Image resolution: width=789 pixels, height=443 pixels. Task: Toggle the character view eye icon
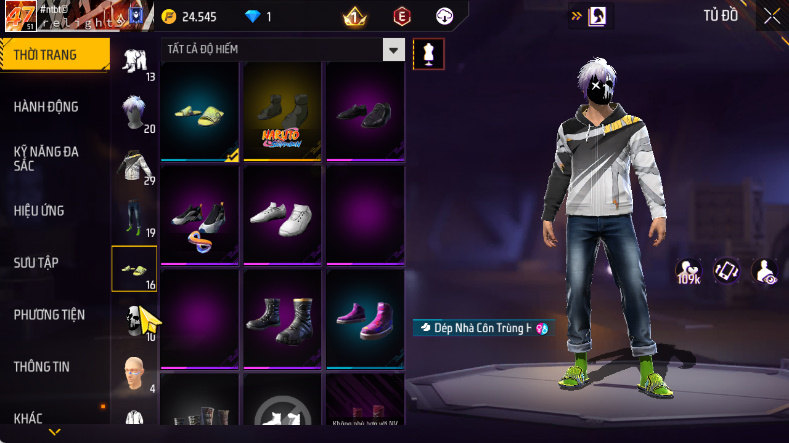(x=765, y=271)
